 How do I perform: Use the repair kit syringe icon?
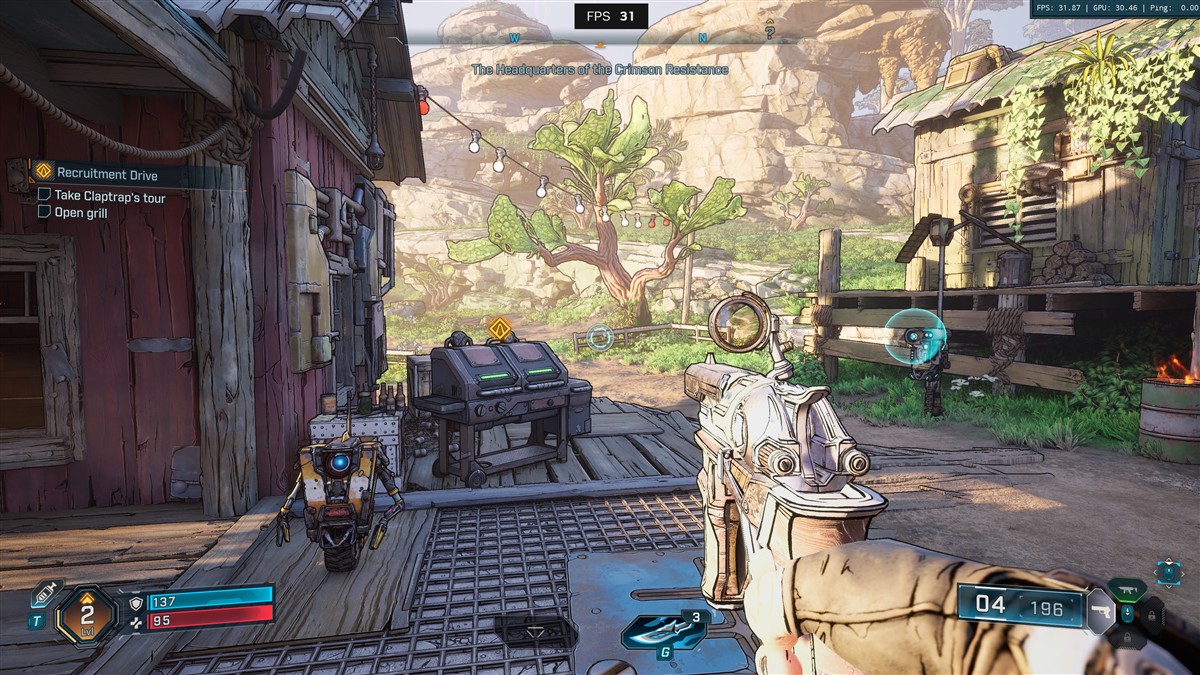43,593
